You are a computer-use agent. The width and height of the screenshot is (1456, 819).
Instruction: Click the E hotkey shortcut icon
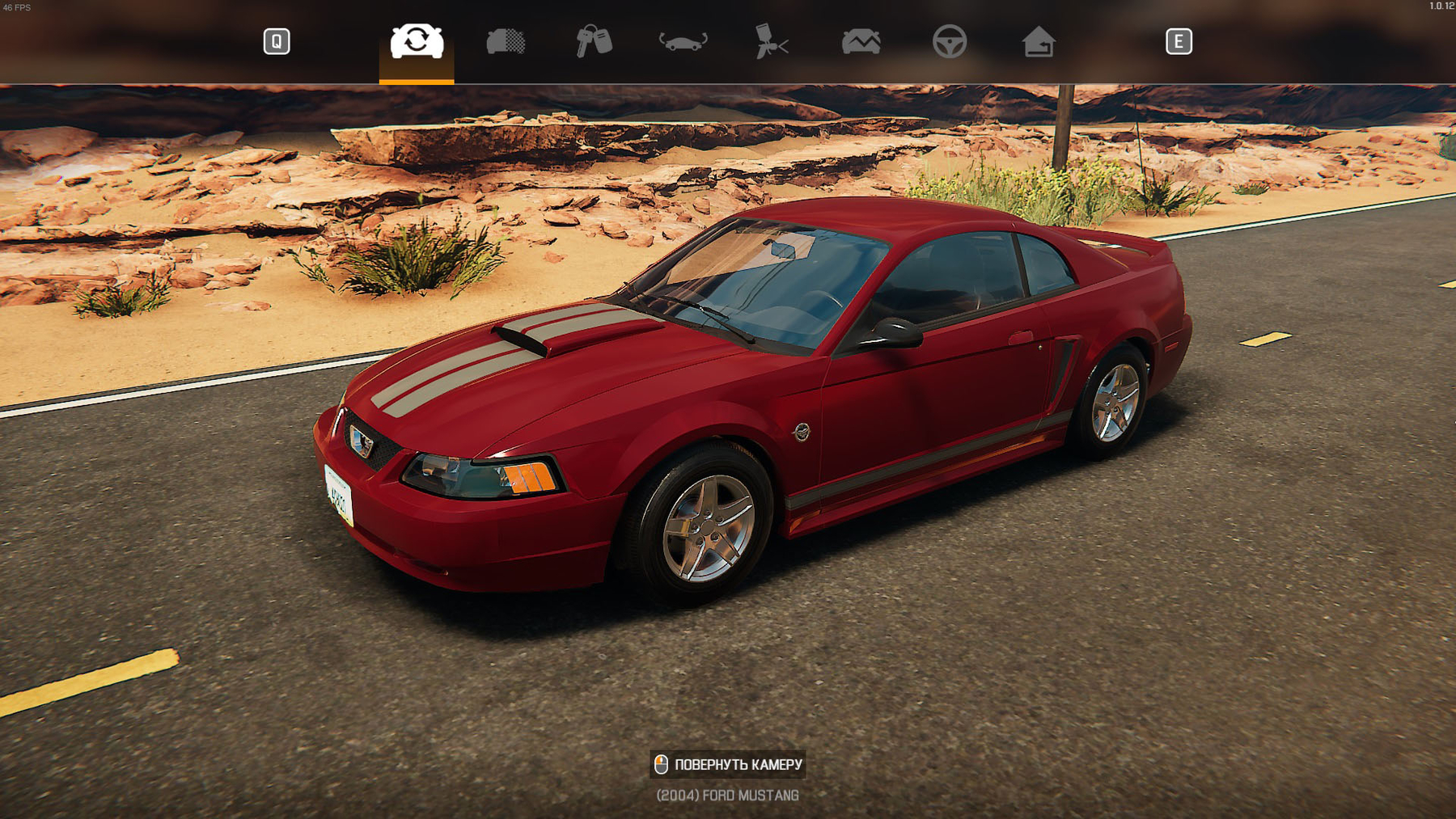coord(1179,41)
